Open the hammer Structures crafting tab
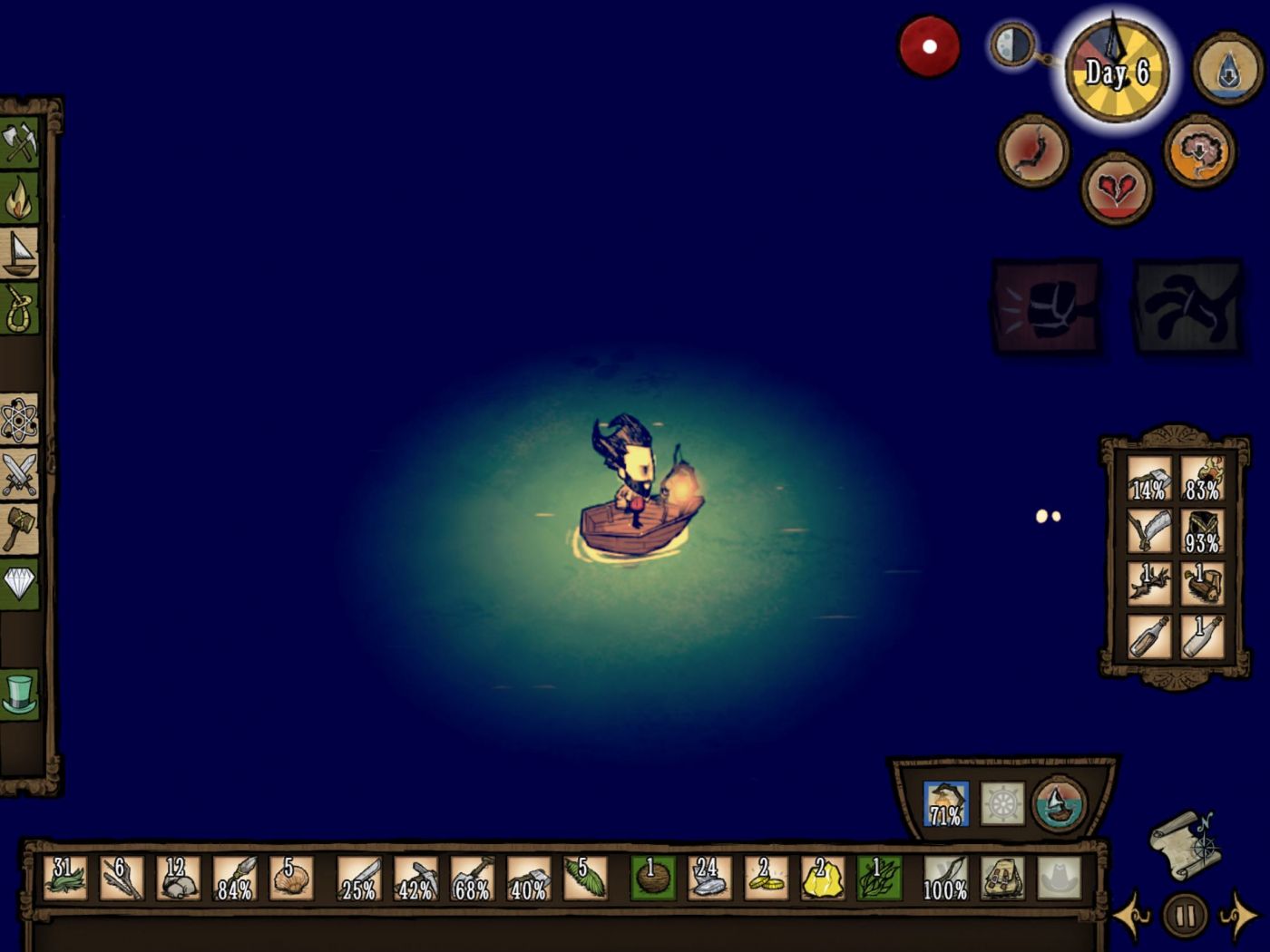Image resolution: width=1270 pixels, height=952 pixels. coord(19,528)
